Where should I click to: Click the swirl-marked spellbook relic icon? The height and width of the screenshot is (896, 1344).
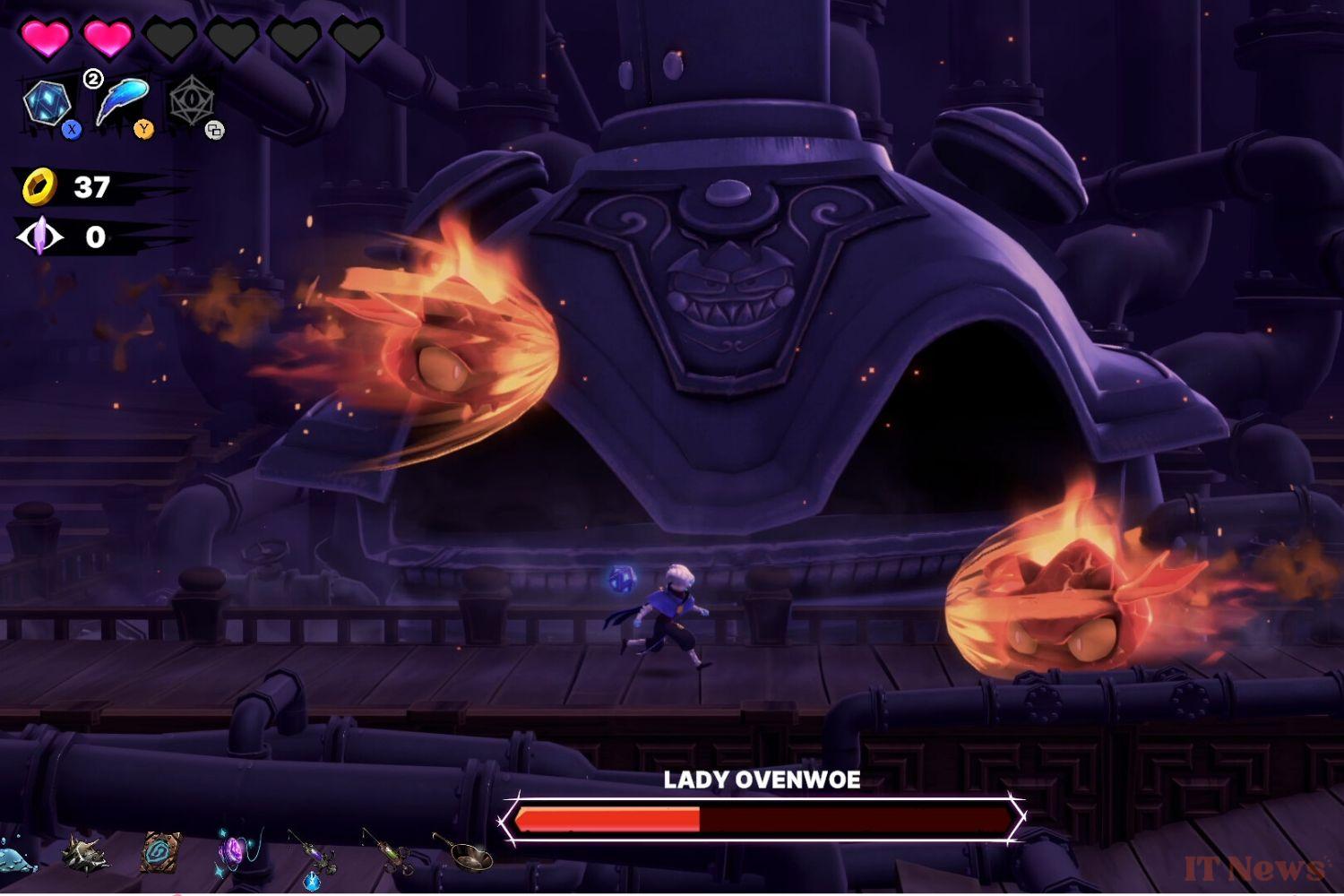162,852
